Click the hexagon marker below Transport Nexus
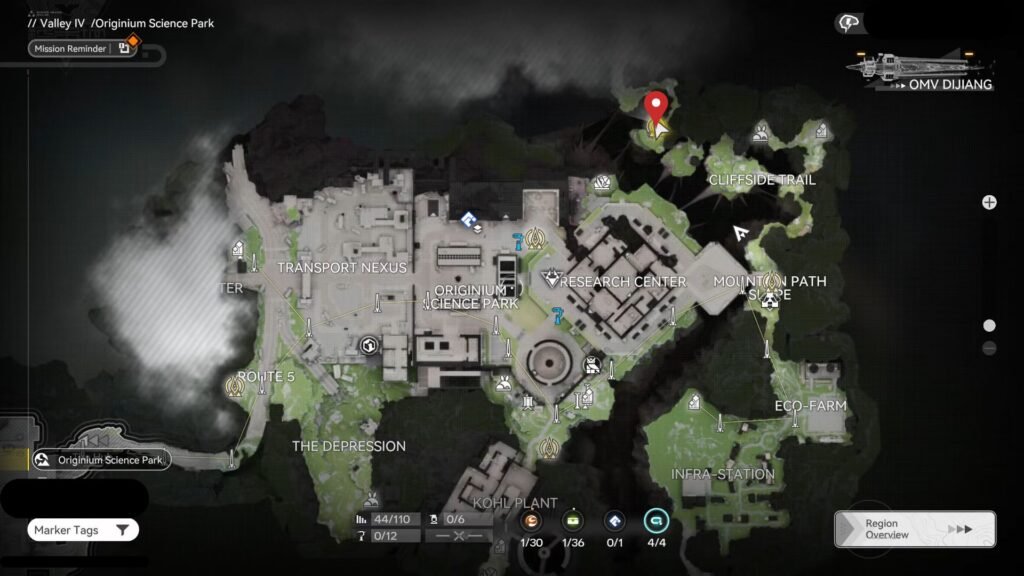 coord(368,346)
